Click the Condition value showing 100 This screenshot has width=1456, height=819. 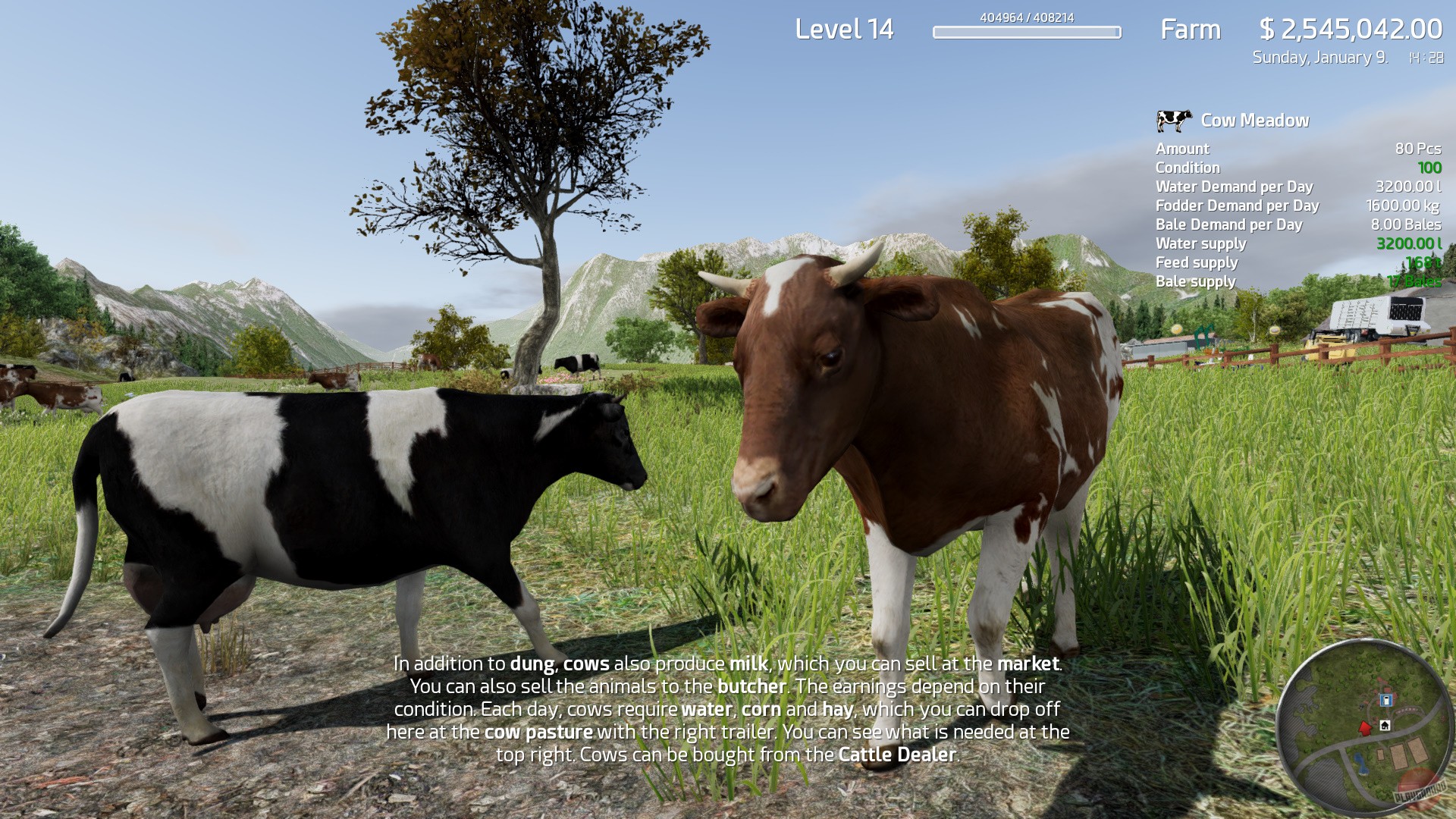pyautogui.click(x=1428, y=168)
